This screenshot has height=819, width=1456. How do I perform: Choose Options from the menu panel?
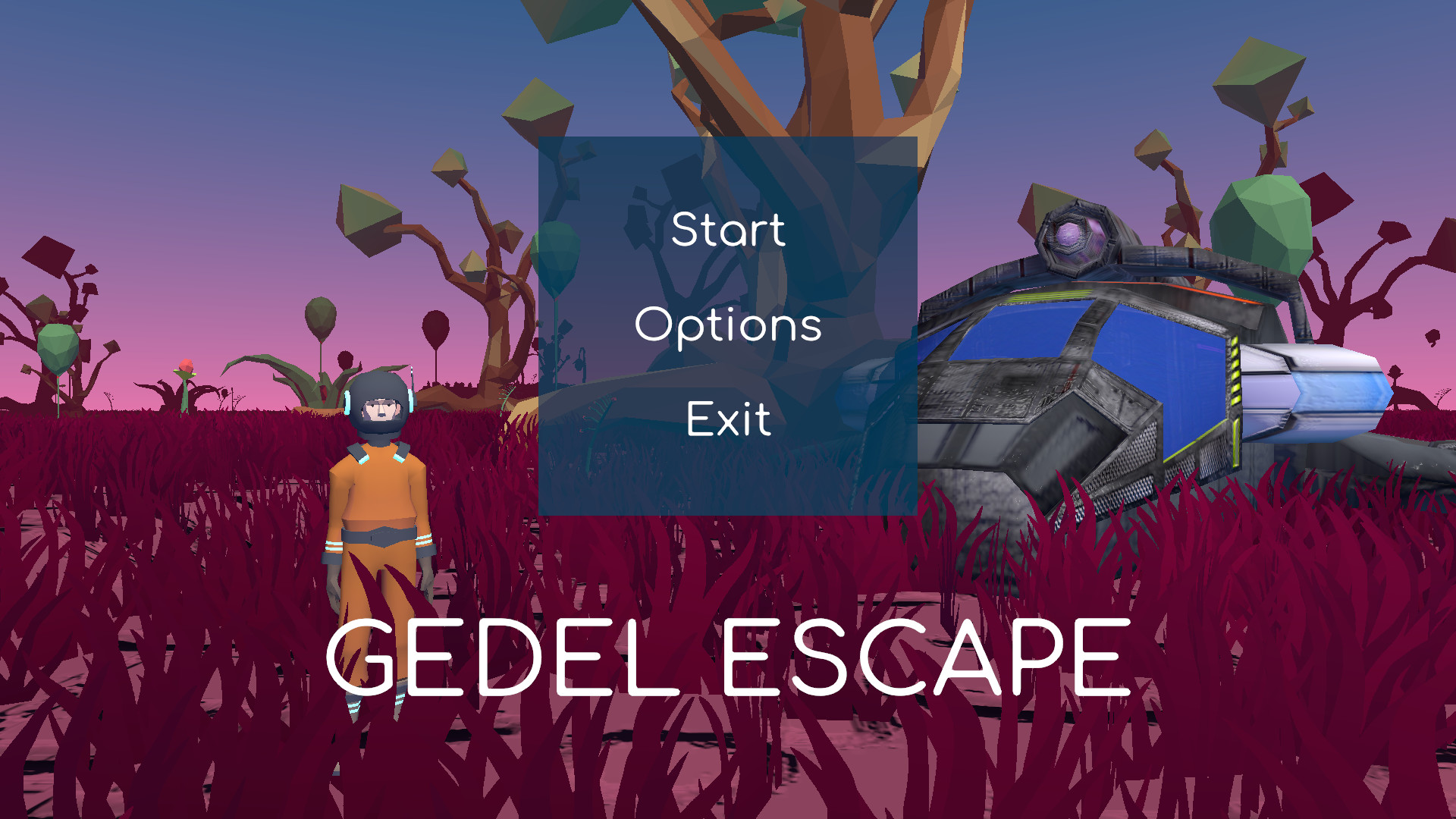[728, 326]
